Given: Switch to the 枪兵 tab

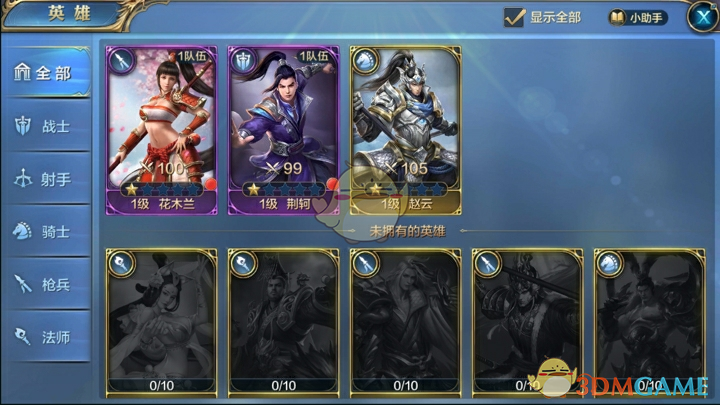Looking at the screenshot, I should [x=46, y=285].
